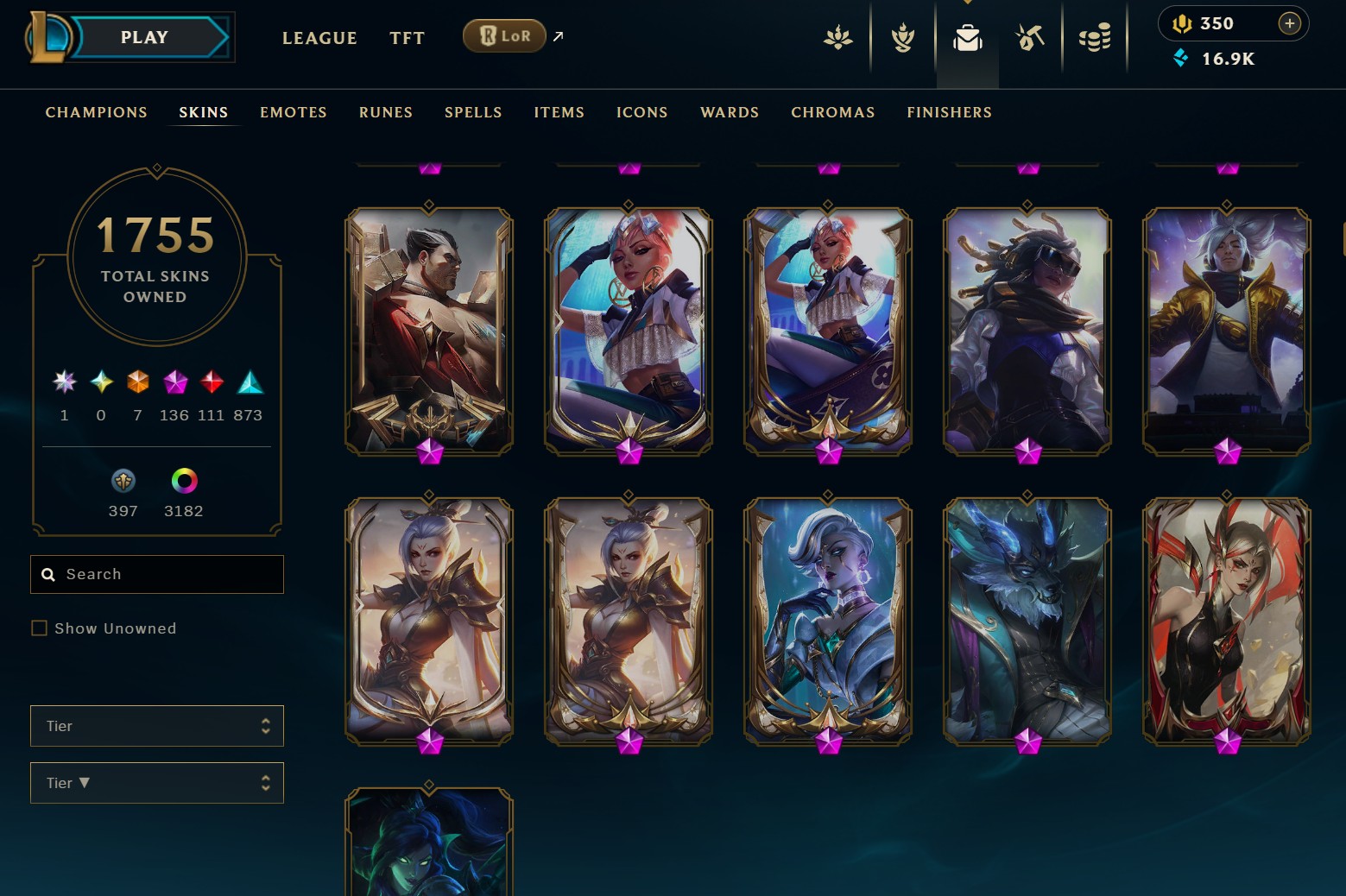Go to the Spells tab
The image size is (1346, 896).
click(473, 112)
